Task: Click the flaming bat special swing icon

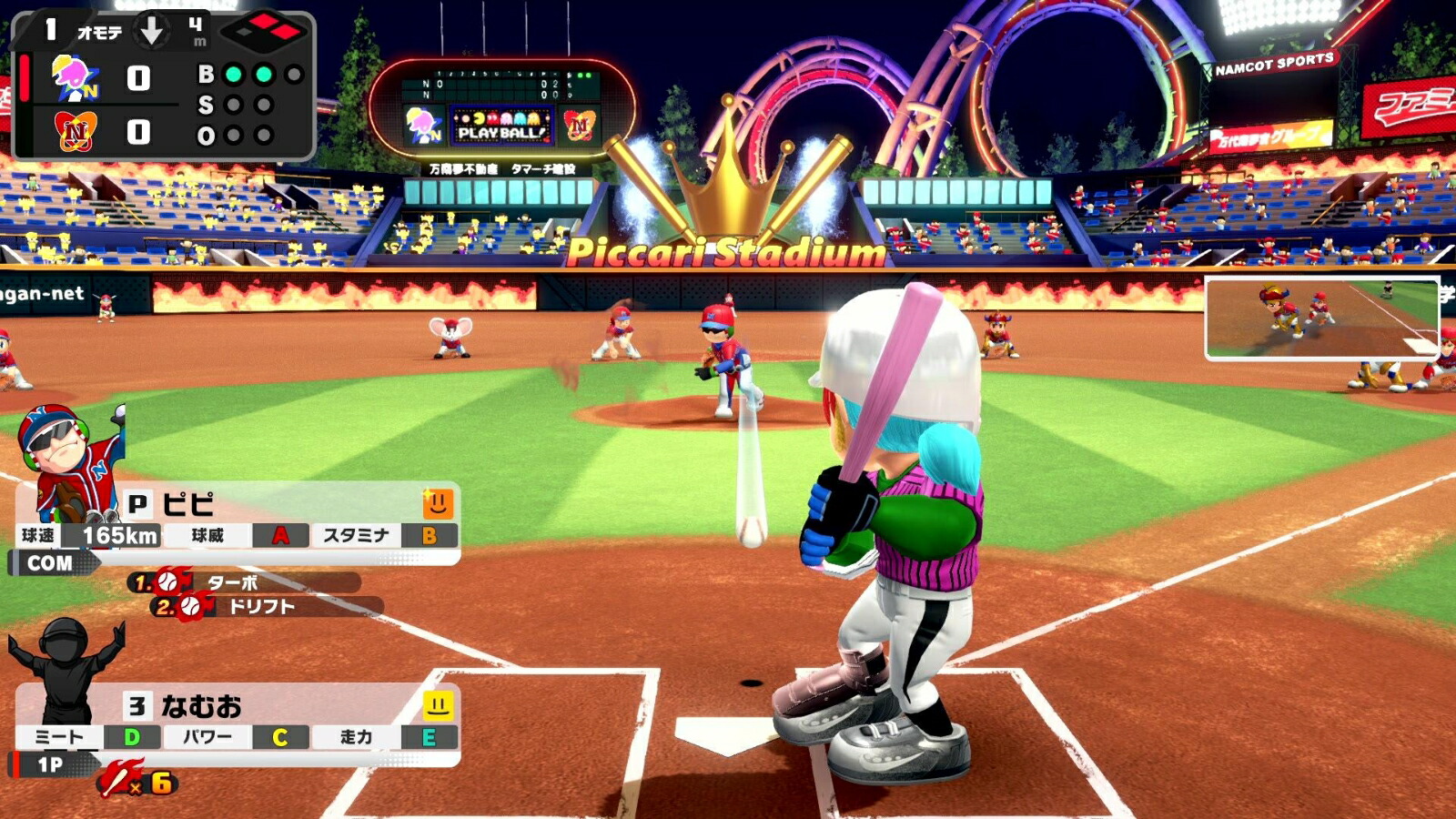Action: point(122,780)
